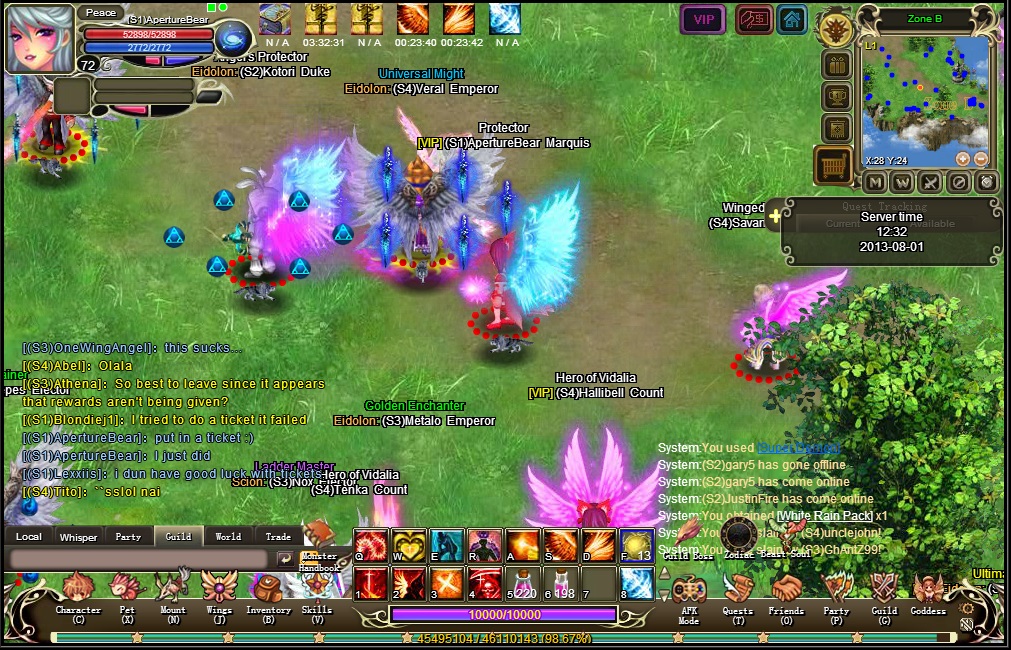
Task: Click the M button under the minimap
Action: (x=875, y=183)
